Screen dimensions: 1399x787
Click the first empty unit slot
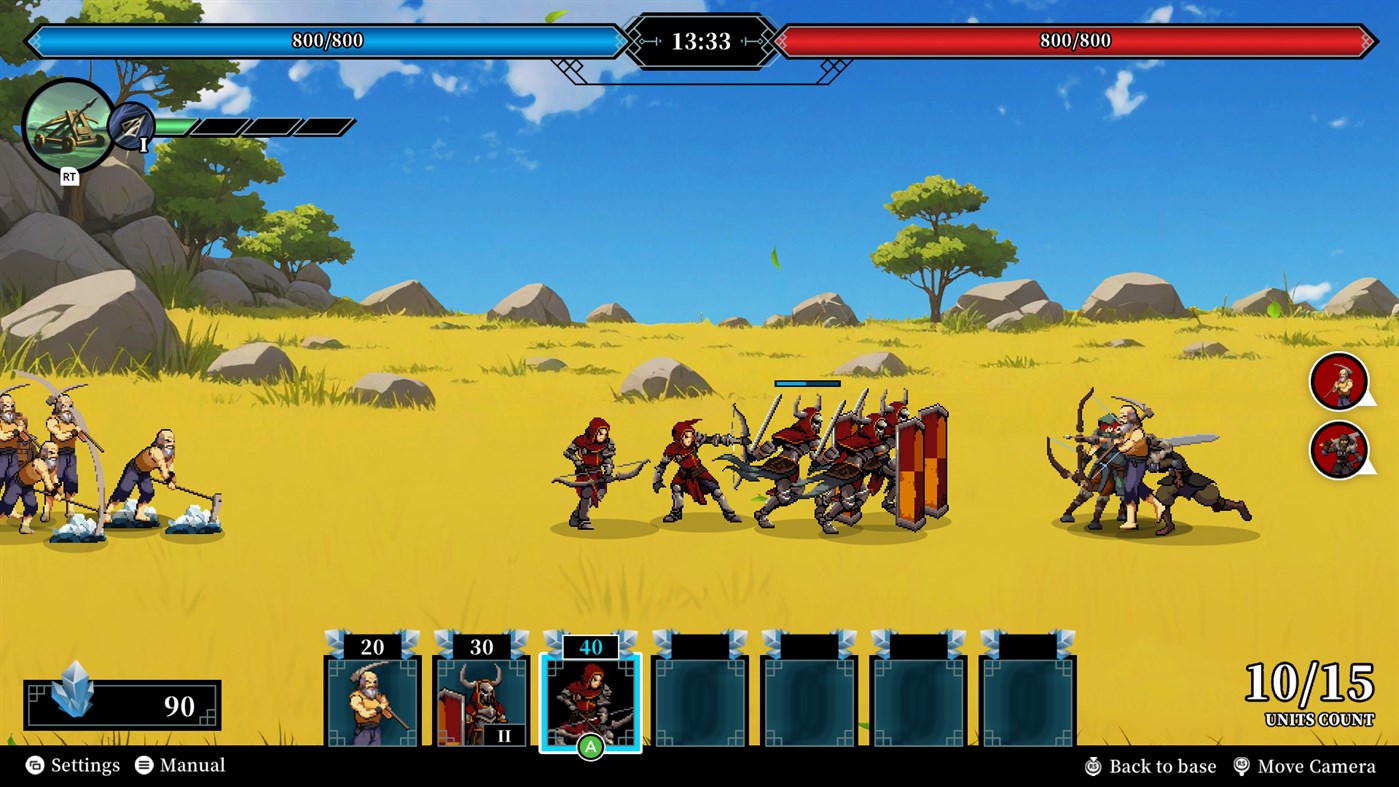click(x=699, y=700)
